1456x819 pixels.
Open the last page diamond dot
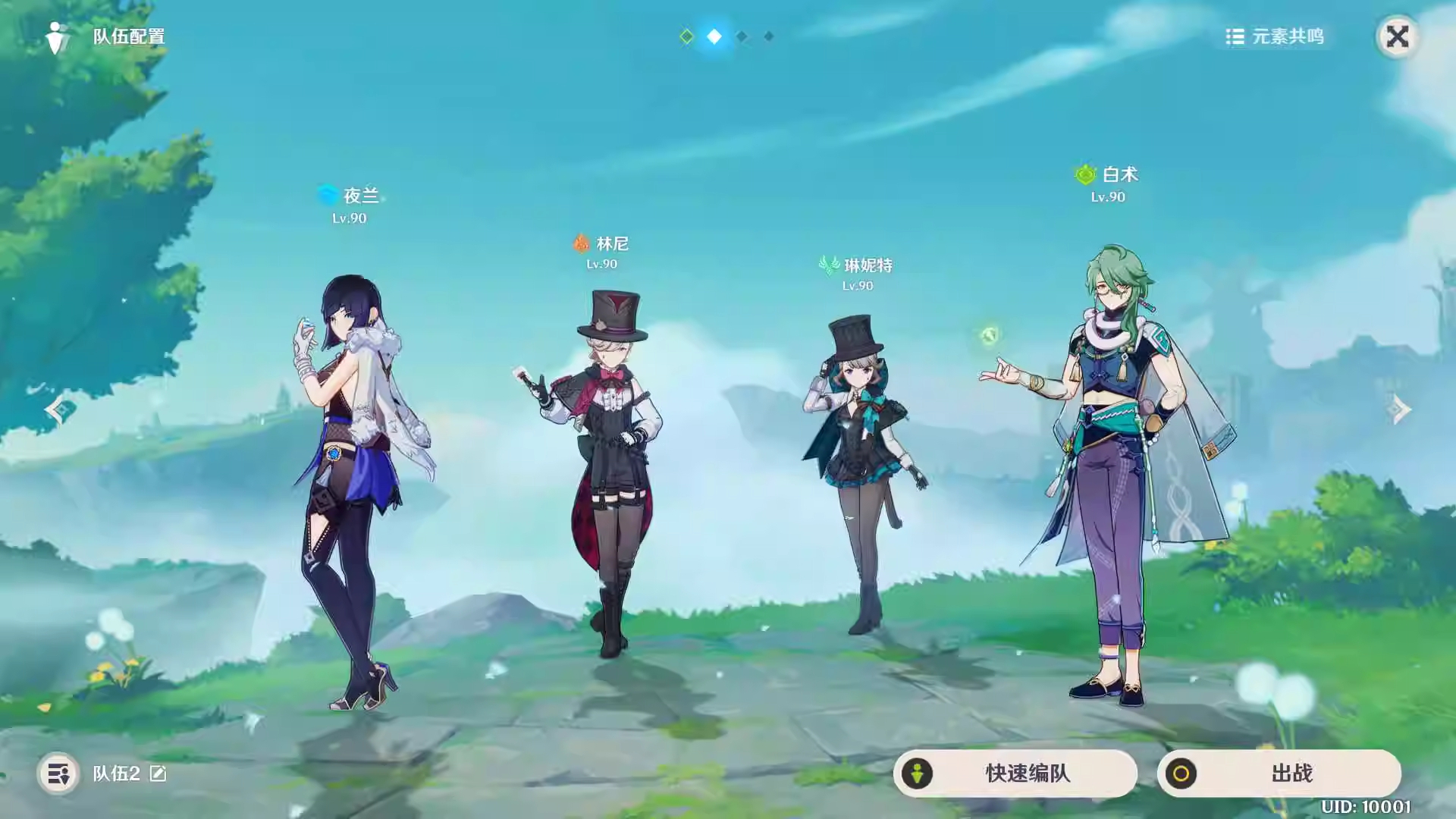(768, 36)
